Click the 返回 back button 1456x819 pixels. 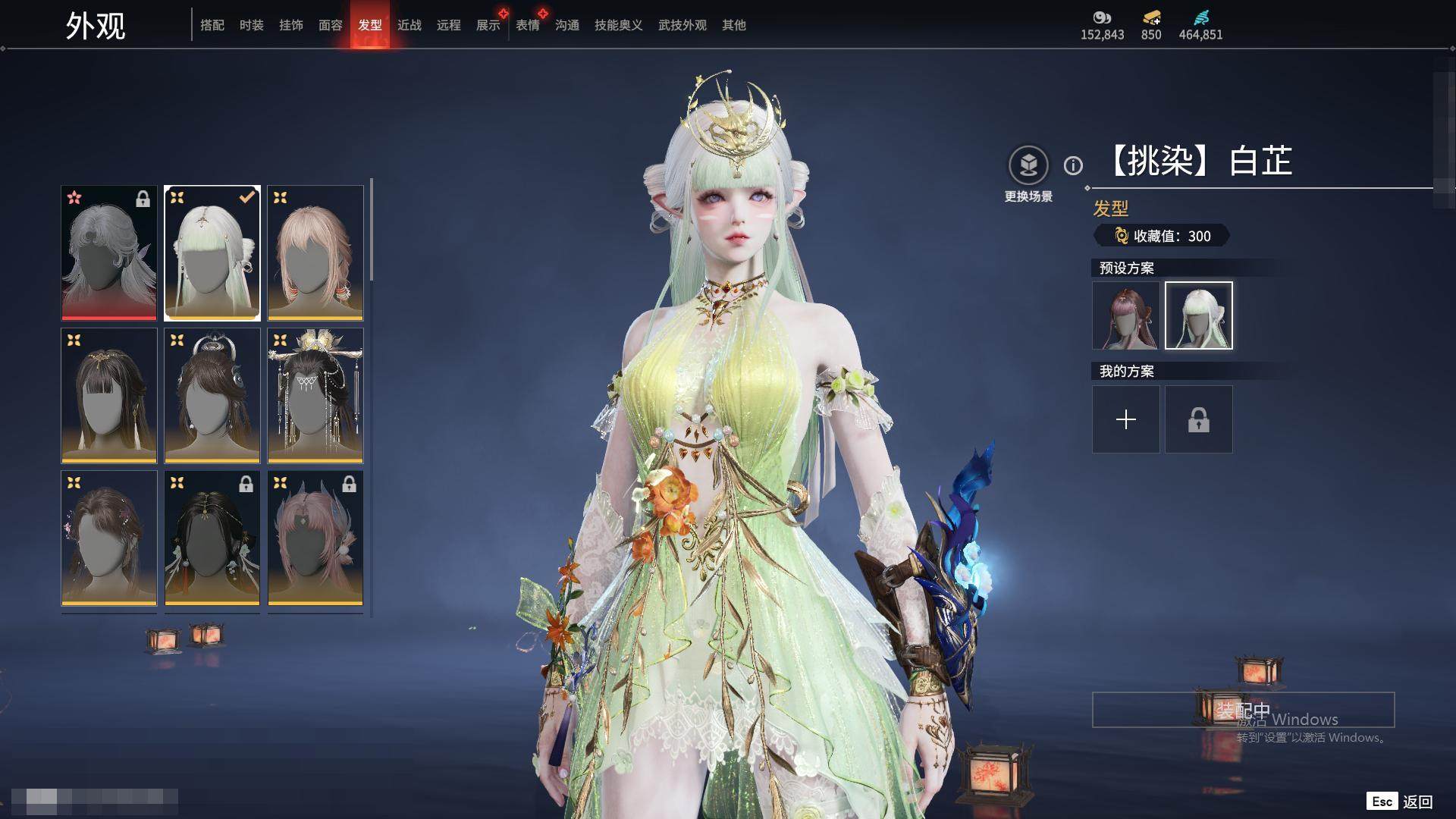click(1417, 802)
